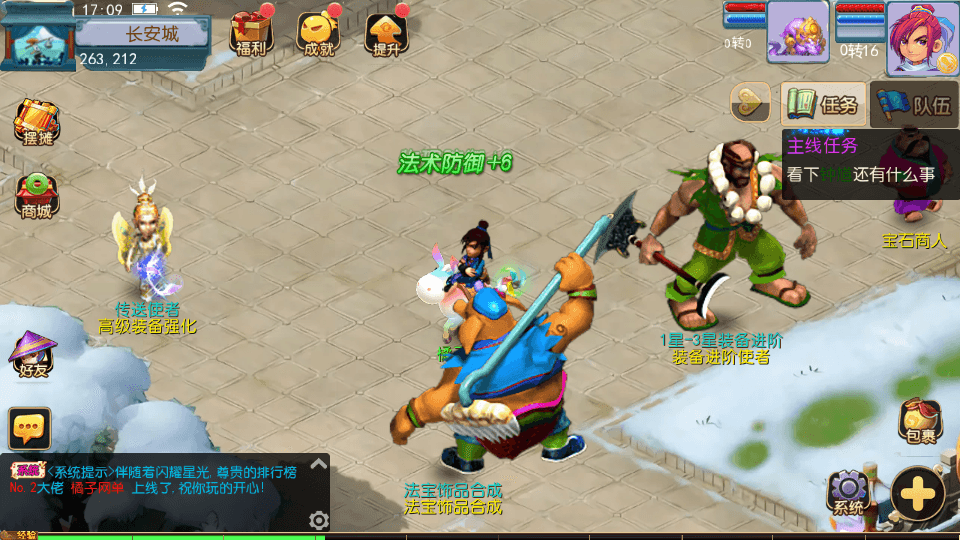The image size is (960, 540).
Task: Open the 系统 system settings gear
Action: click(849, 491)
